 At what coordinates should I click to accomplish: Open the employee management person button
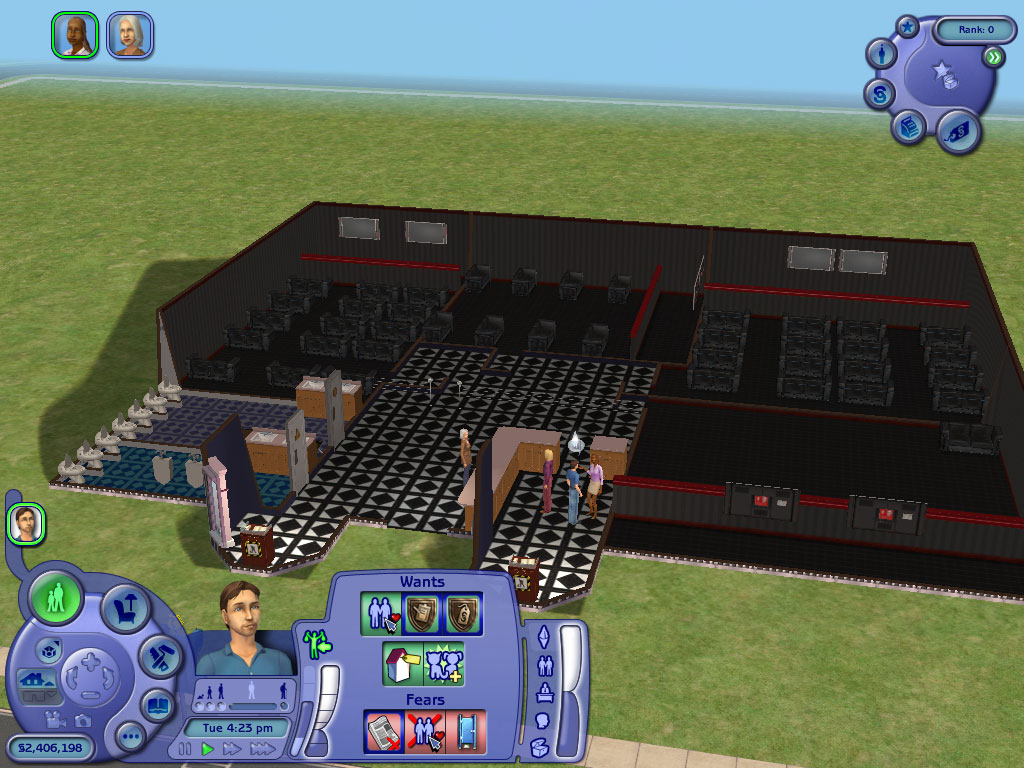tap(881, 54)
